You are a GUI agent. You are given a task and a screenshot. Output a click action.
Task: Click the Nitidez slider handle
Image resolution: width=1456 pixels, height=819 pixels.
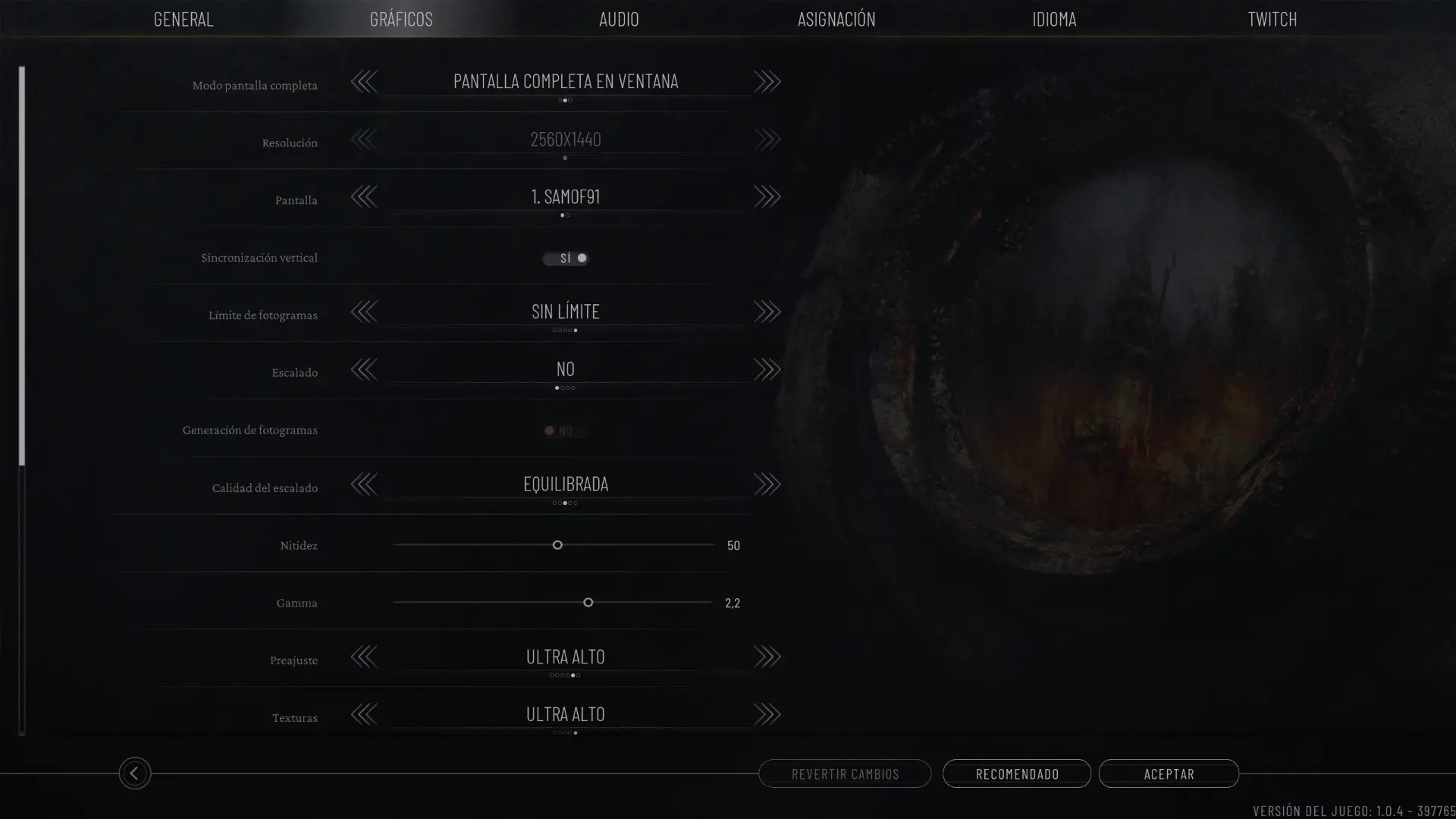(557, 545)
